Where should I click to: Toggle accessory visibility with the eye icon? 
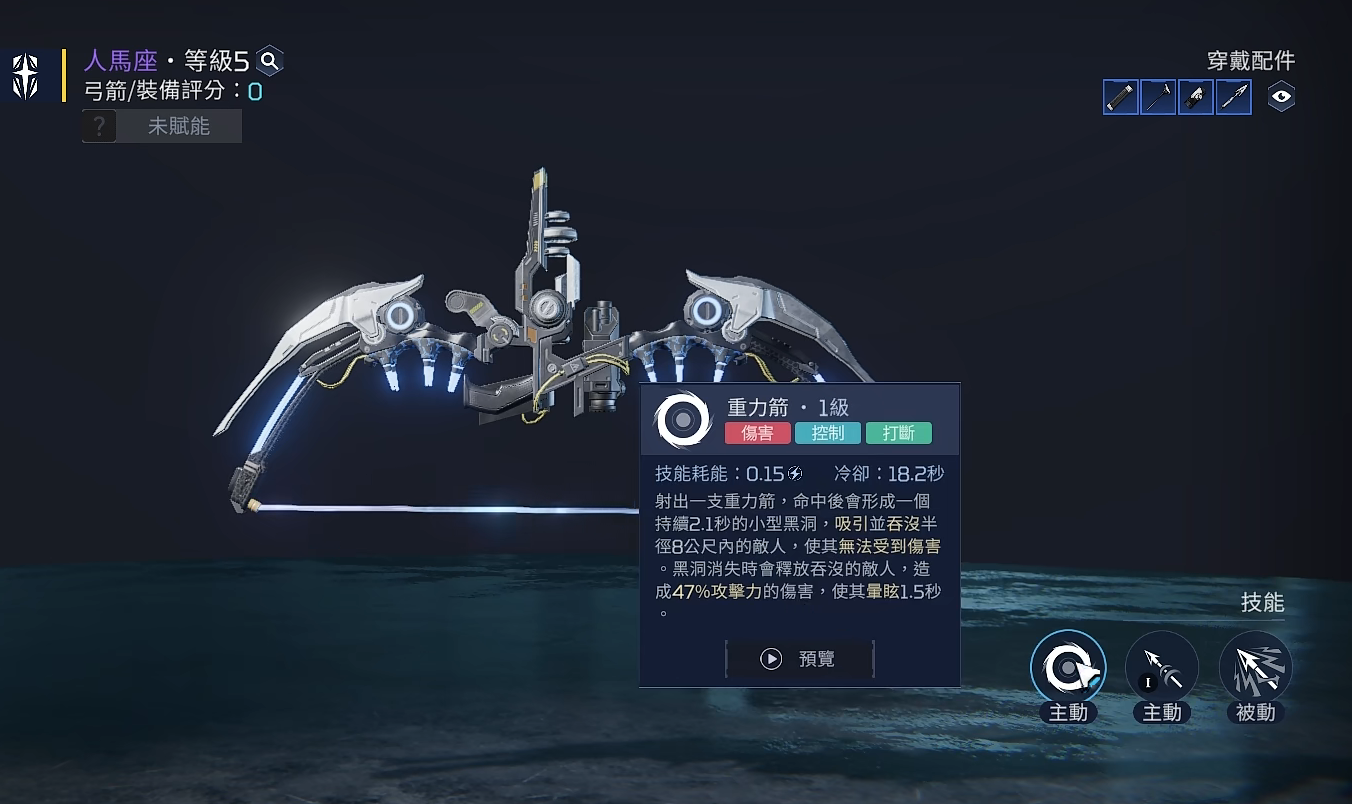tap(1281, 97)
